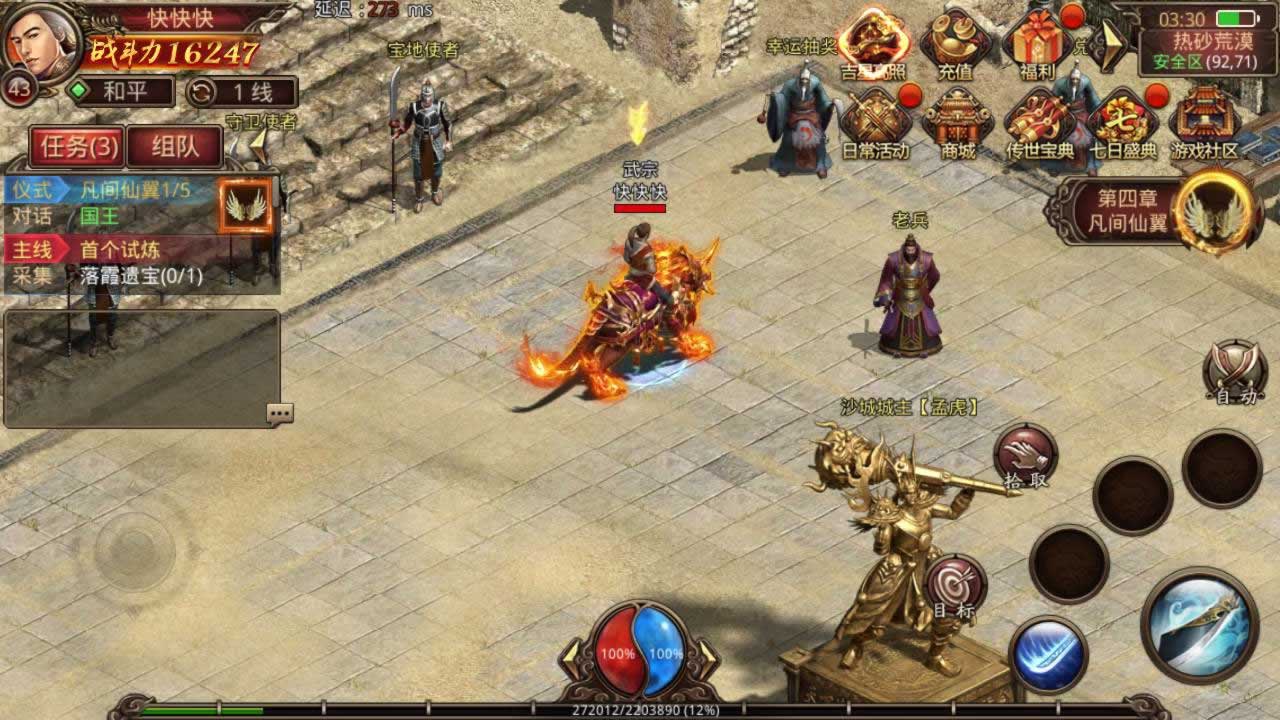Open the 任务(3) quest tab
This screenshot has width=1280, height=720.
tap(76, 147)
